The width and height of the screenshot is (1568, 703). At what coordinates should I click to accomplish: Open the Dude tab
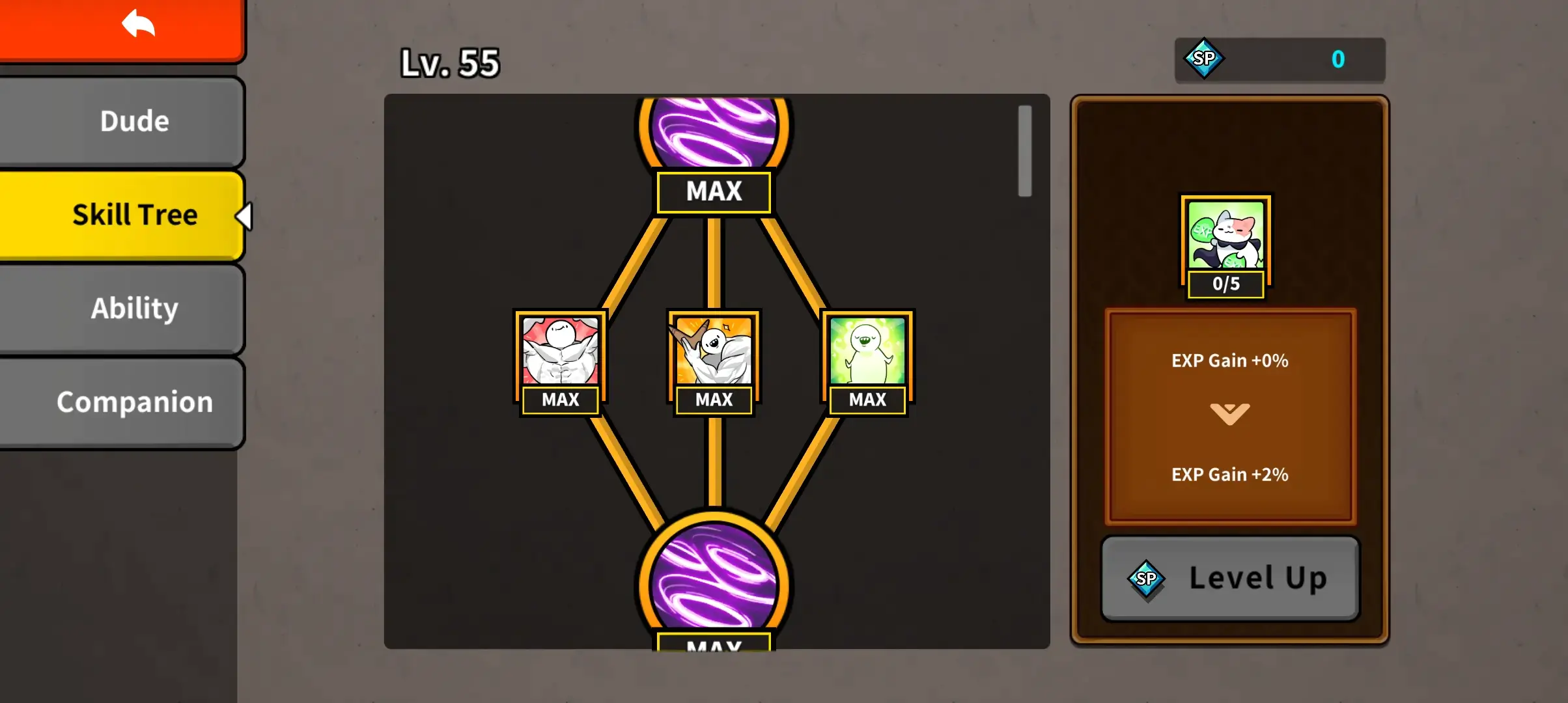coord(133,120)
